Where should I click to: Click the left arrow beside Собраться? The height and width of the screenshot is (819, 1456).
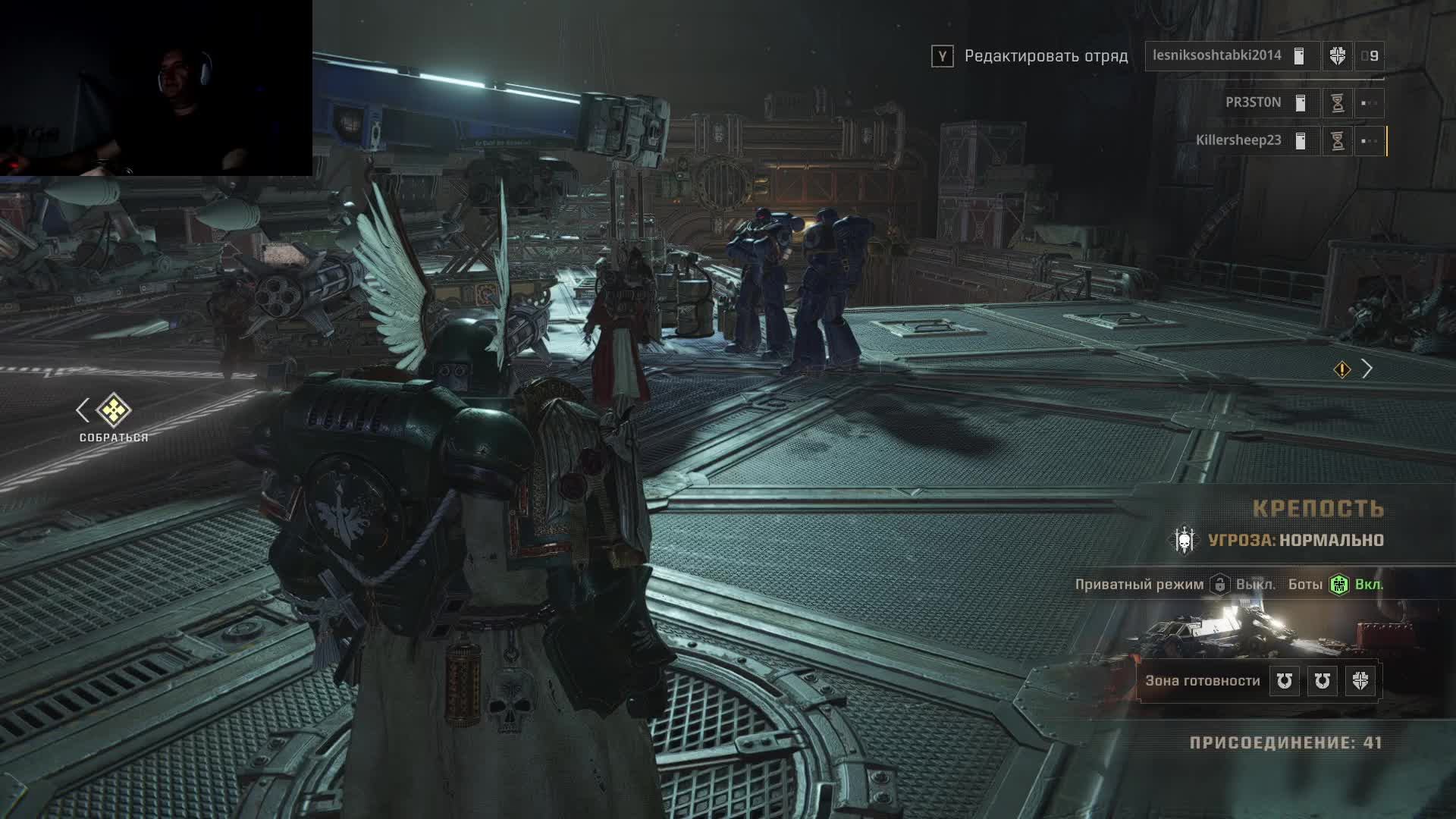pos(83,410)
